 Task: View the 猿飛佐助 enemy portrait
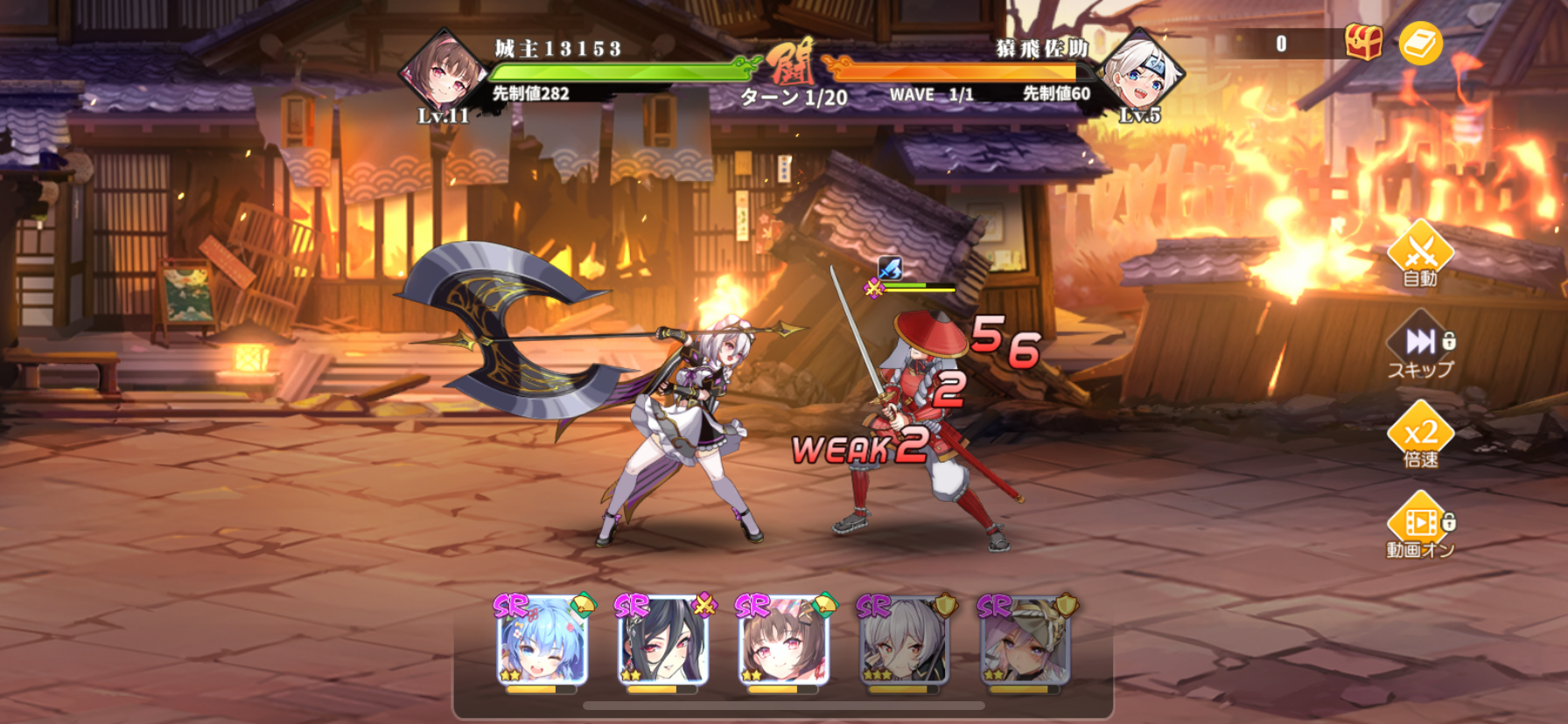(1140, 73)
